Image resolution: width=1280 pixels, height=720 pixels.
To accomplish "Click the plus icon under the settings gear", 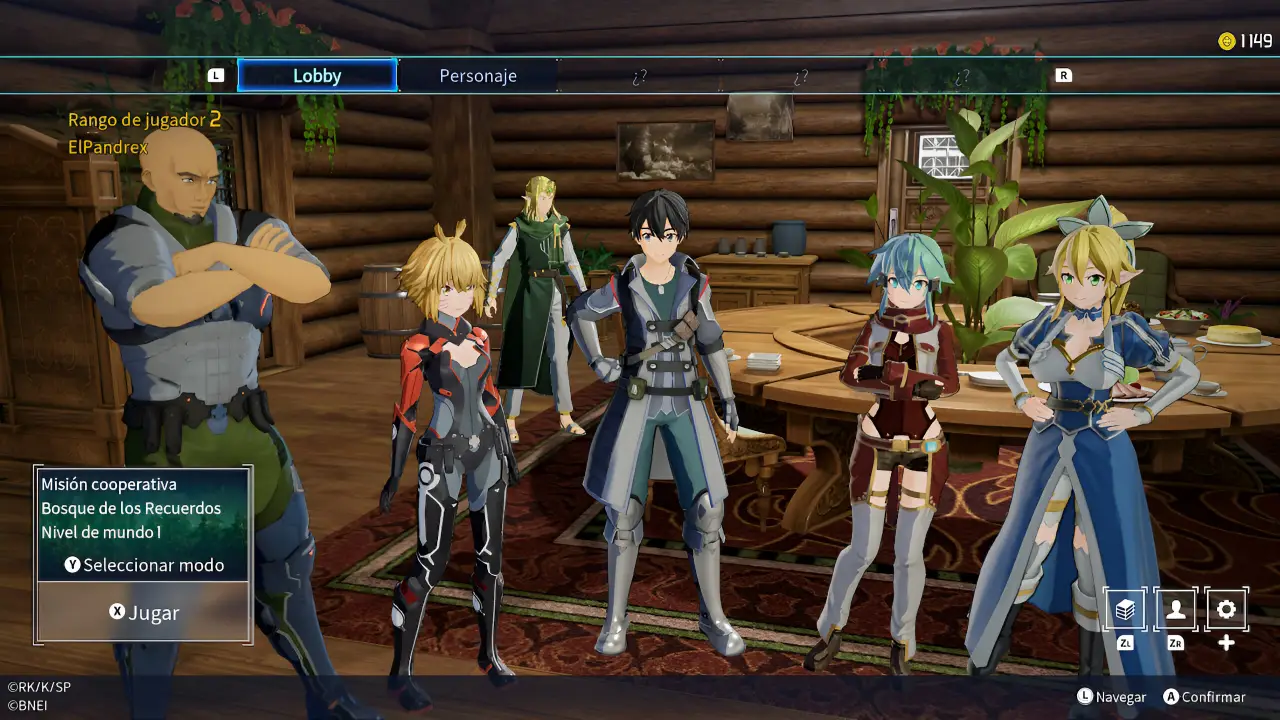I will 1224,640.
